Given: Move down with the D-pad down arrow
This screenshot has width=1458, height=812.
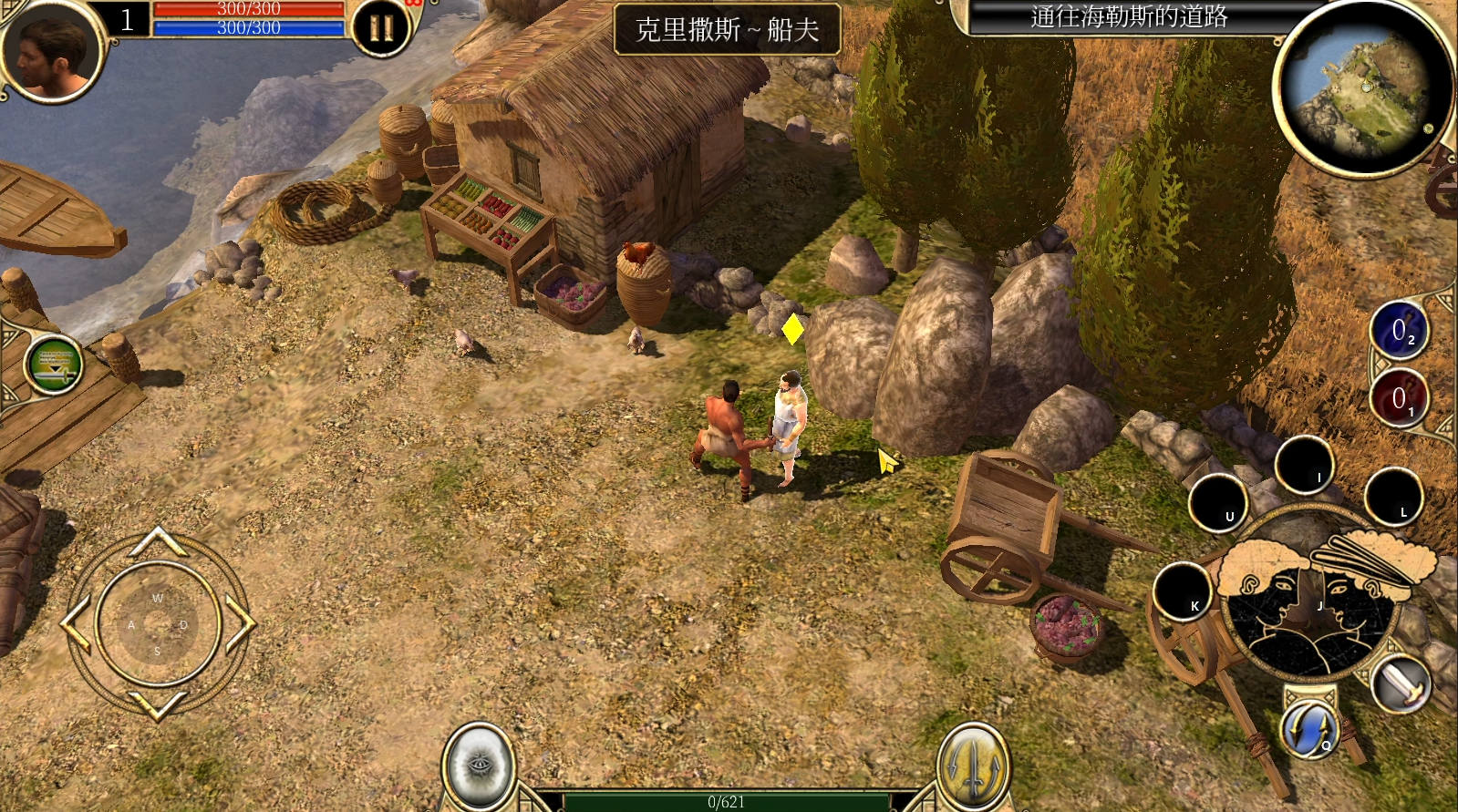Looking at the screenshot, I should coord(158,704).
